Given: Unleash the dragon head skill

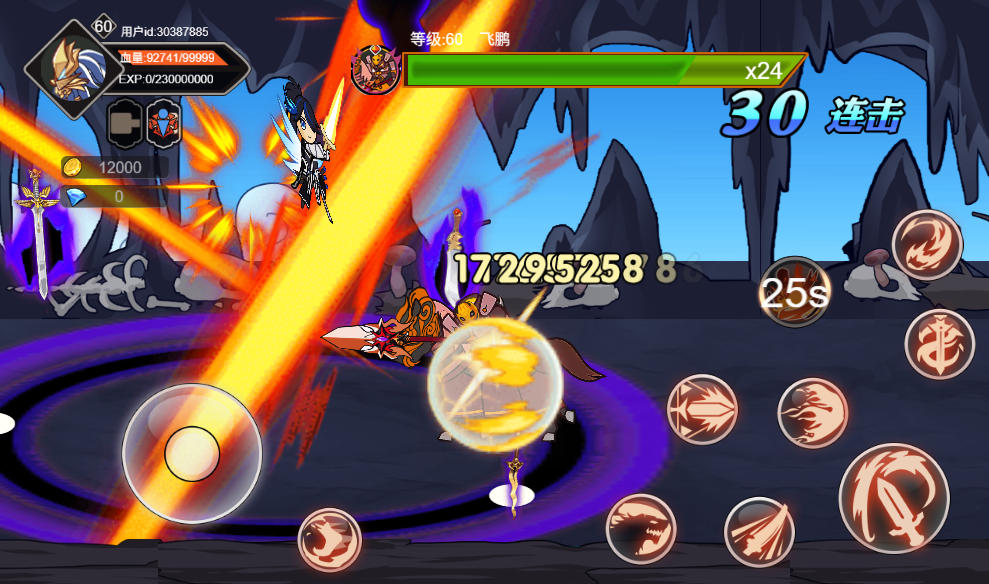Looking at the screenshot, I should tap(640, 529).
